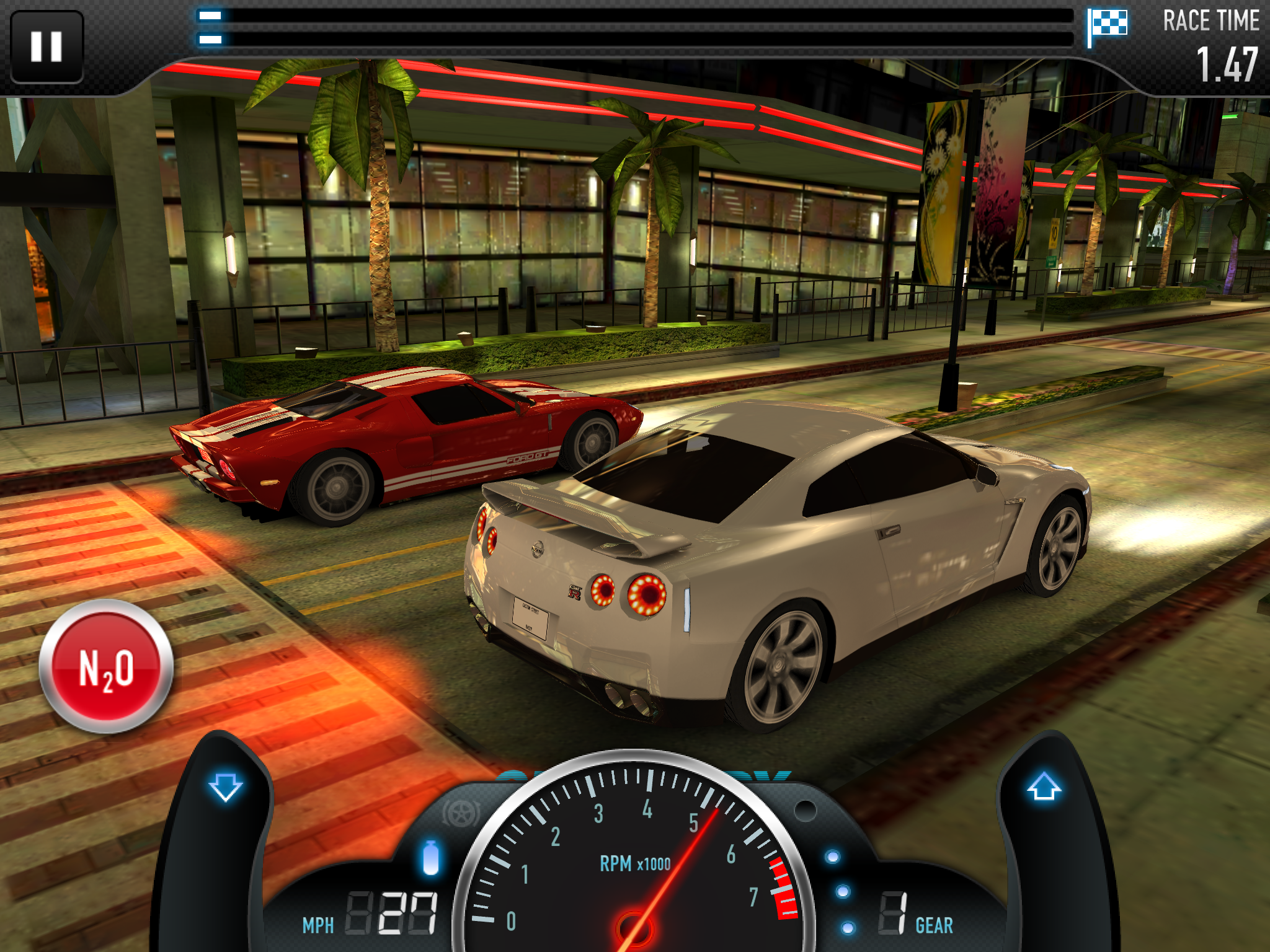
Task: Pause the race
Action: point(47,46)
